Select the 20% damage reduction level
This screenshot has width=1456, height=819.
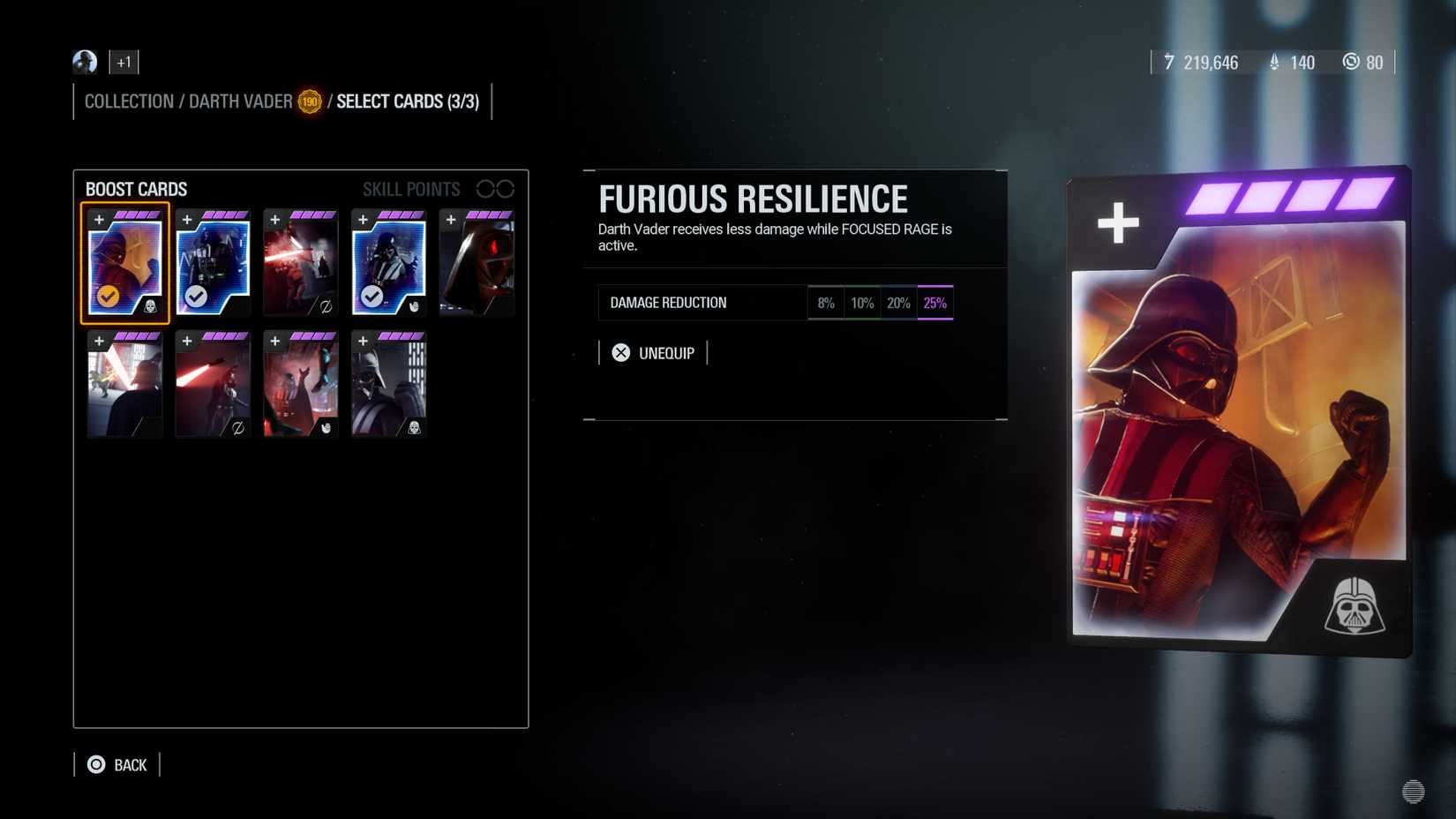point(898,302)
